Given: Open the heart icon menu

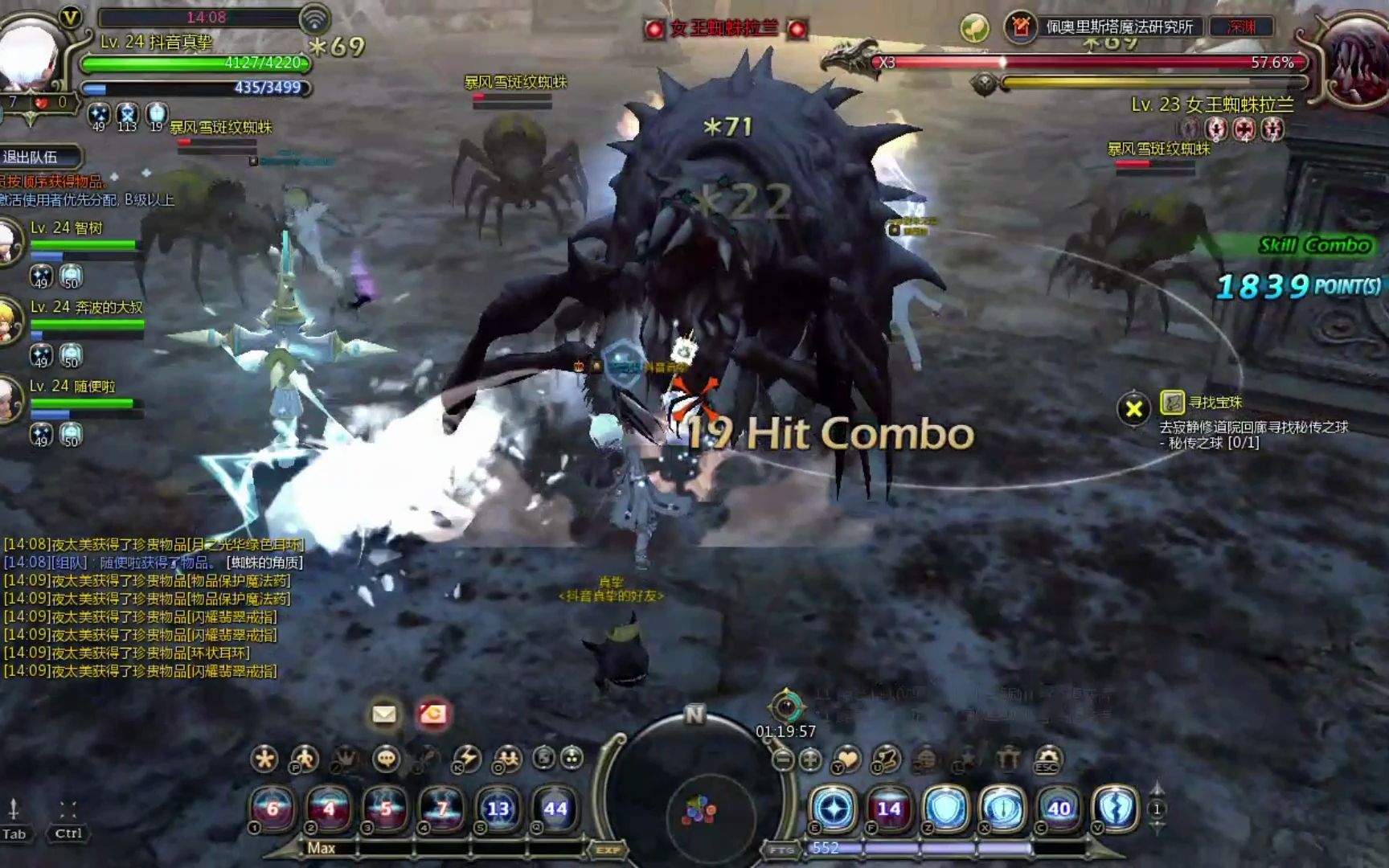Looking at the screenshot, I should coord(846,759).
